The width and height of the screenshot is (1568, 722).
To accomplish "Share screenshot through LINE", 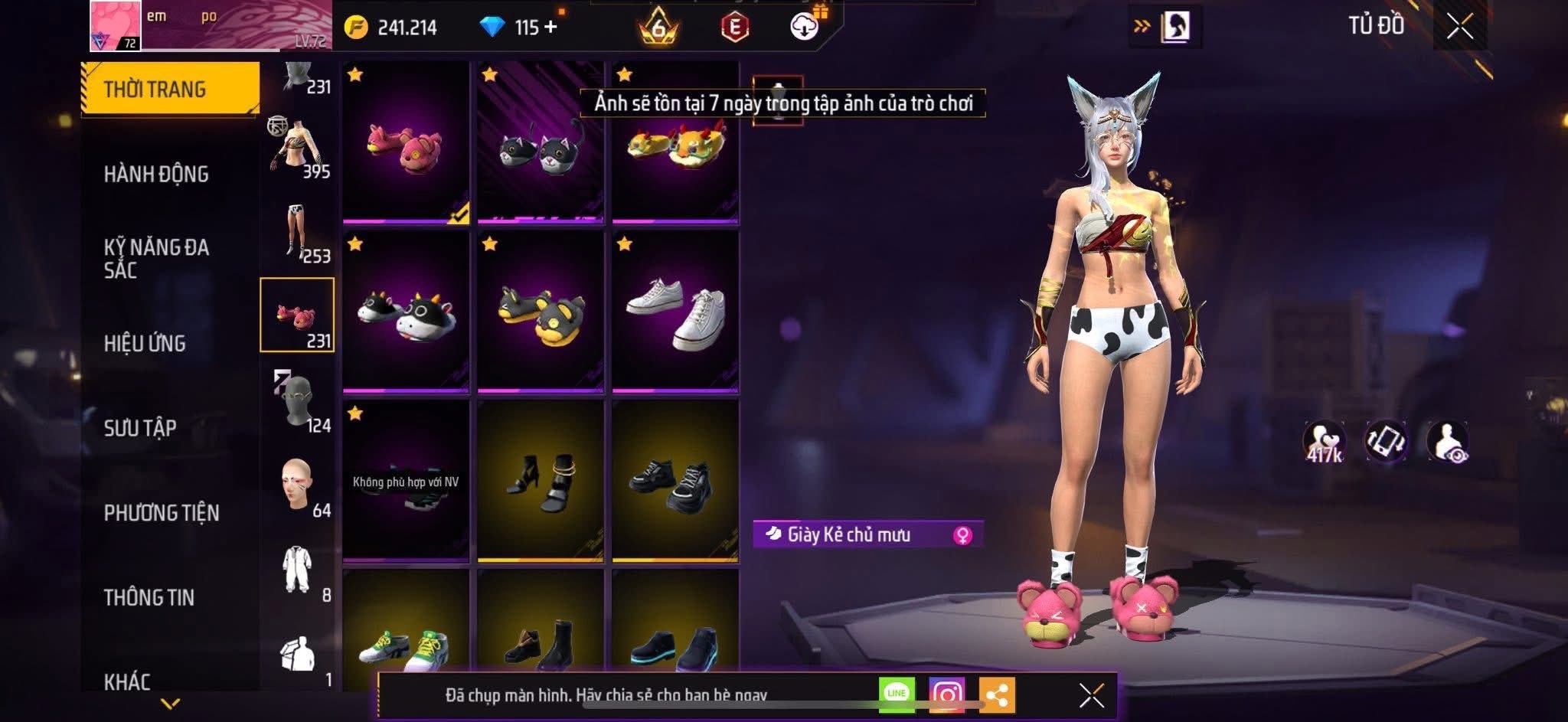I will [897, 694].
